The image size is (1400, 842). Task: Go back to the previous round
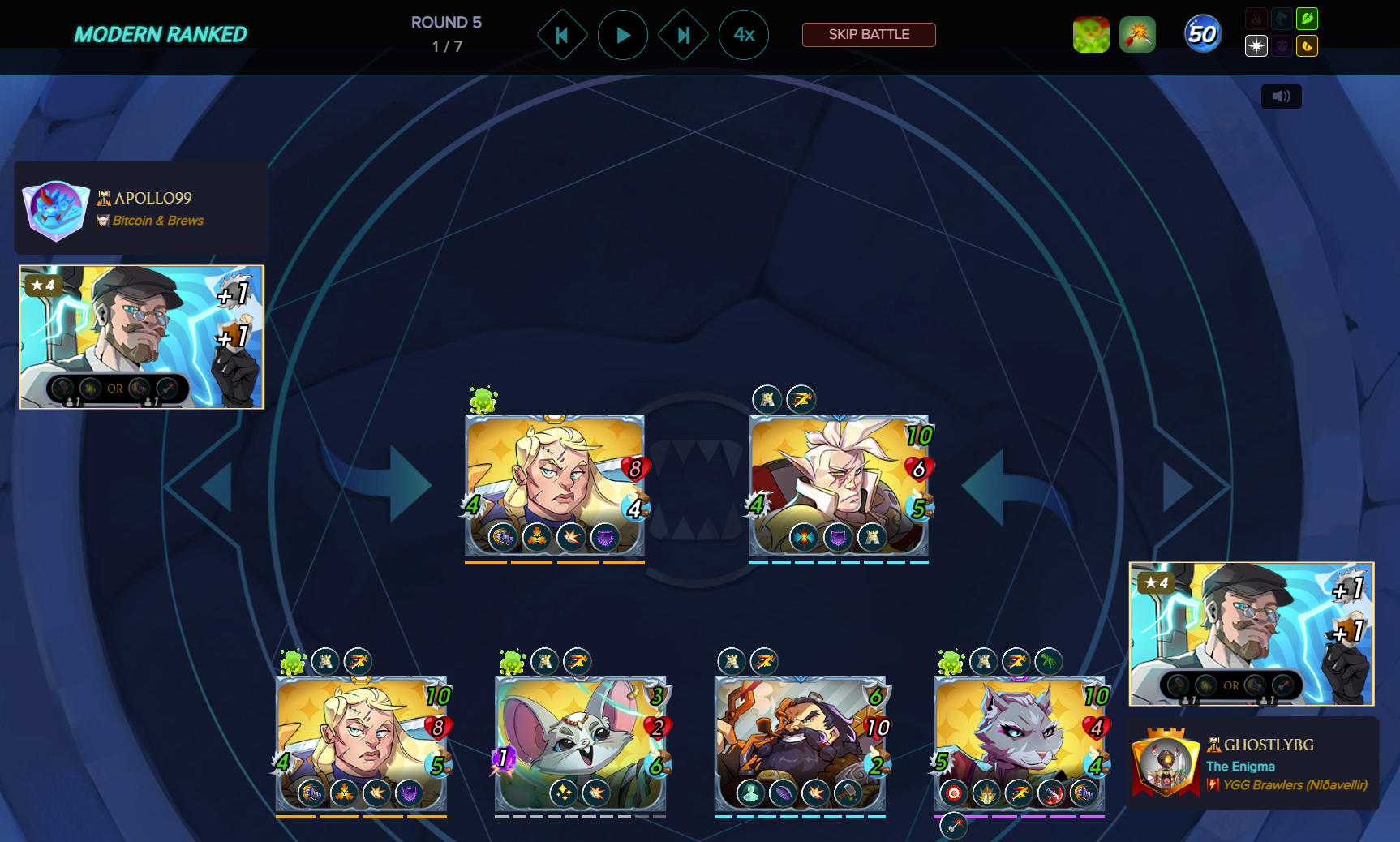click(561, 35)
